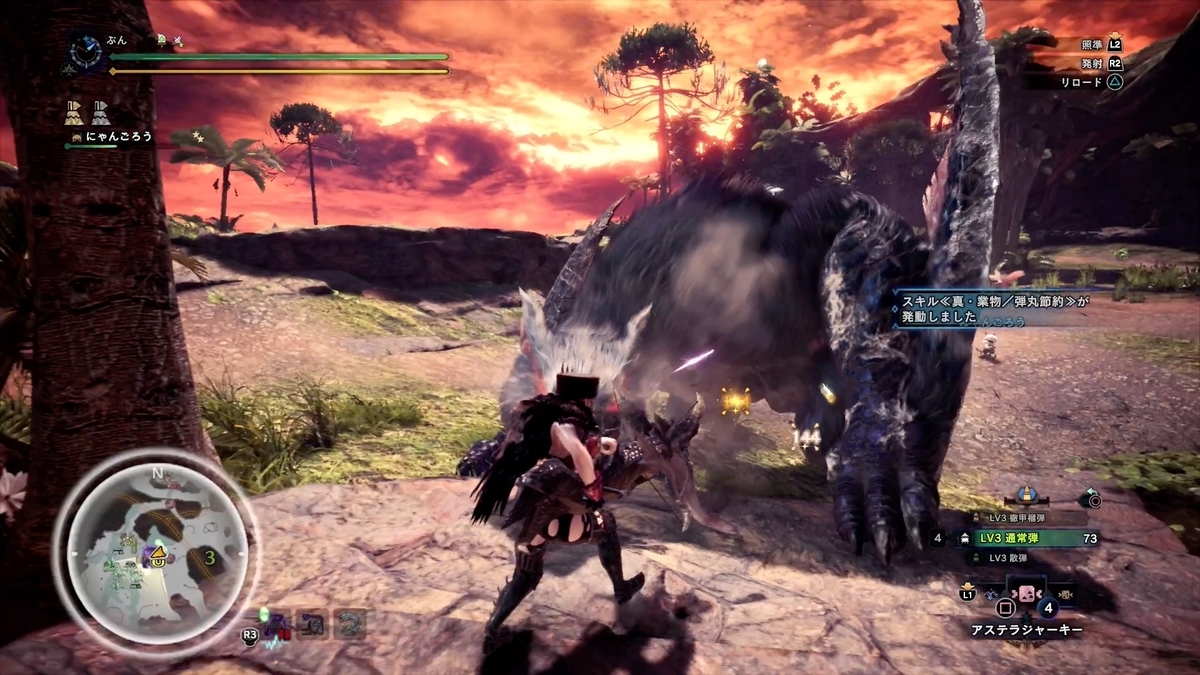Click the quest timer clock icon

tap(86, 50)
